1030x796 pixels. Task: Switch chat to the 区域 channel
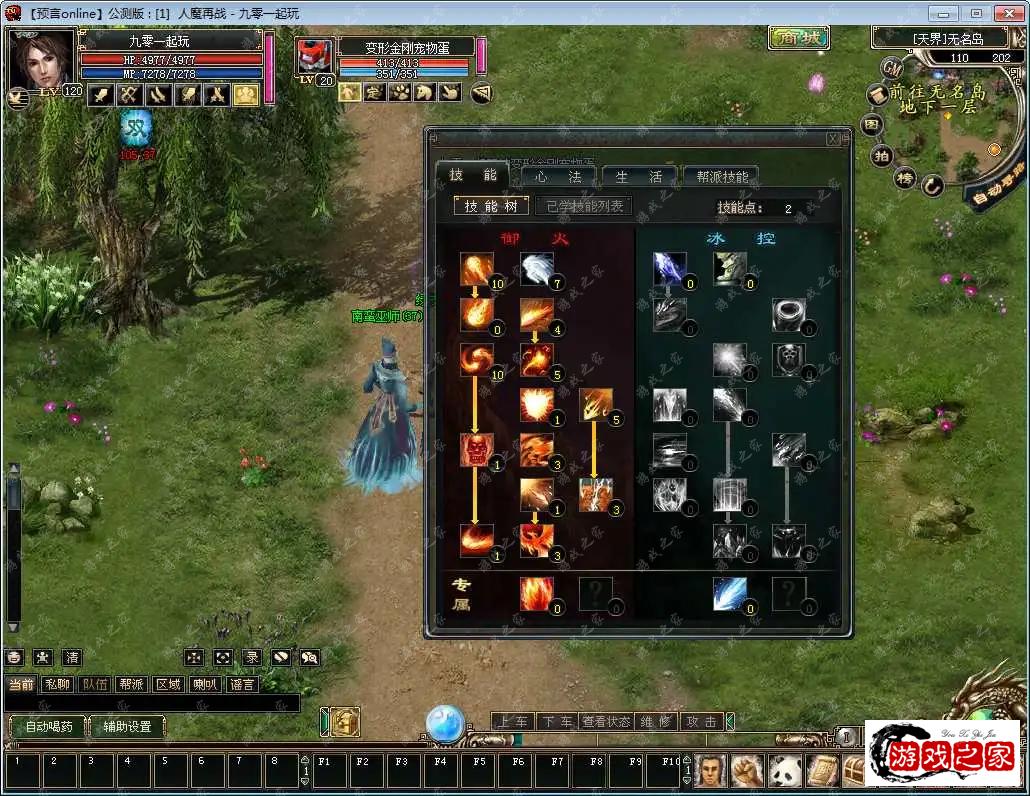click(167, 685)
